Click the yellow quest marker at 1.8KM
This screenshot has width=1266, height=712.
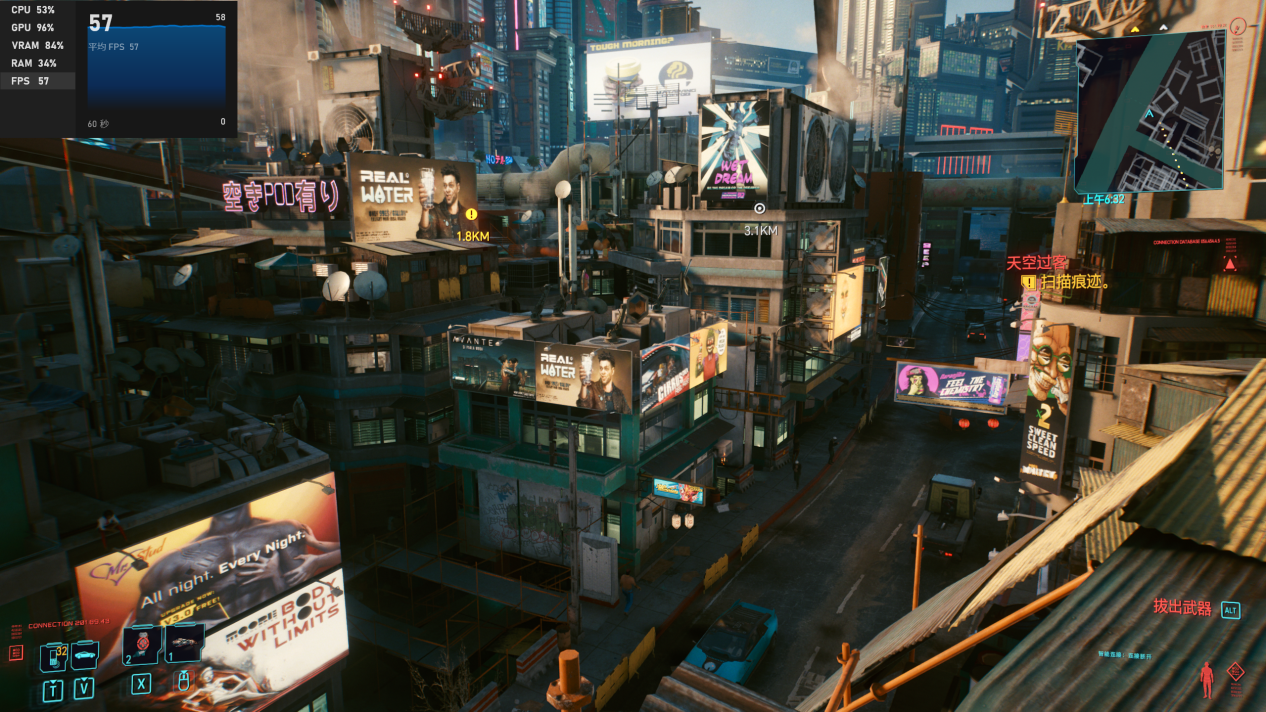click(471, 214)
